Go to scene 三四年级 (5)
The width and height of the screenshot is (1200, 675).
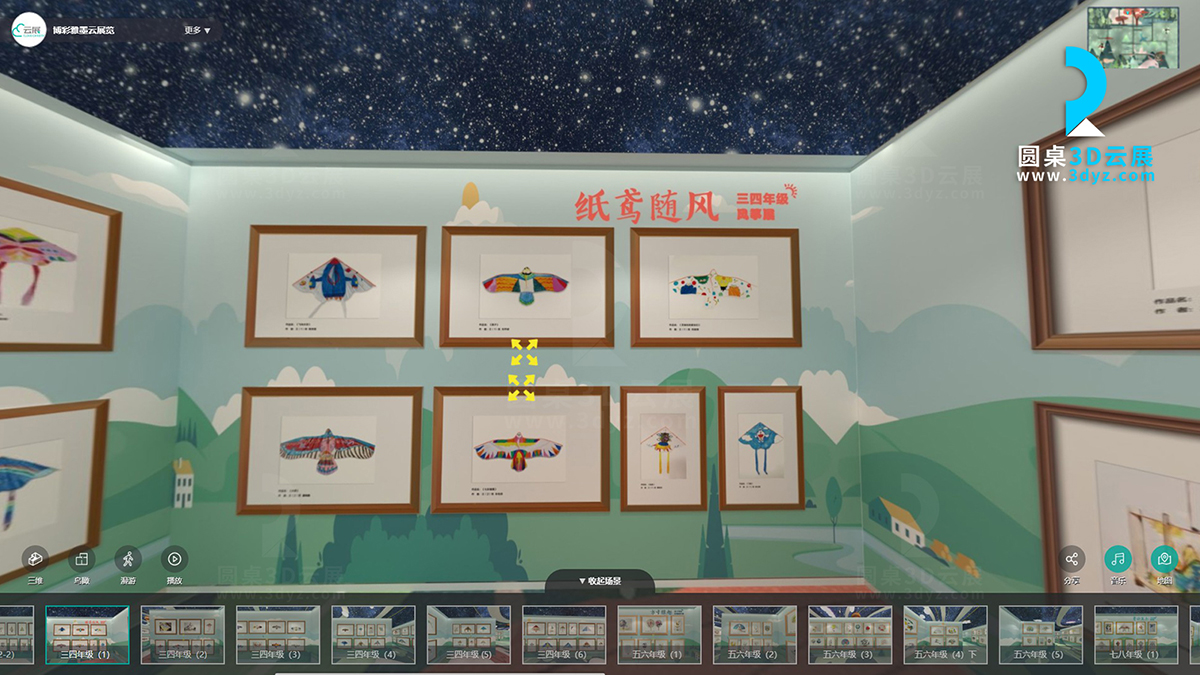tap(468, 634)
